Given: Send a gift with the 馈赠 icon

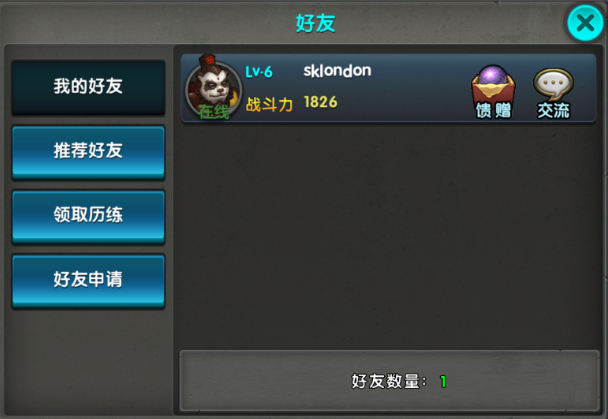Looking at the screenshot, I should (492, 90).
